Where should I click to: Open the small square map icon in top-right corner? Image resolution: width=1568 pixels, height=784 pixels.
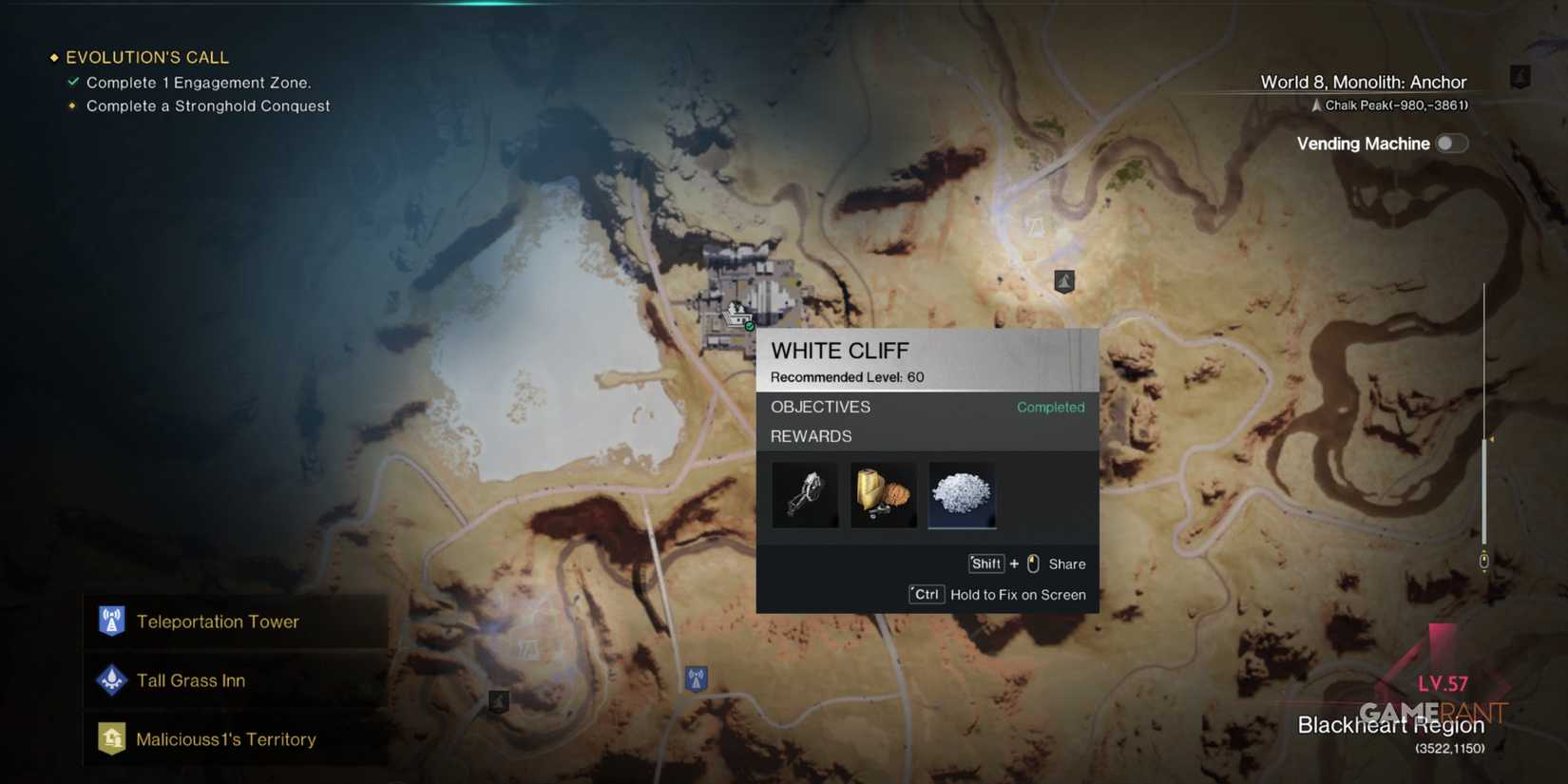pyautogui.click(x=1521, y=75)
